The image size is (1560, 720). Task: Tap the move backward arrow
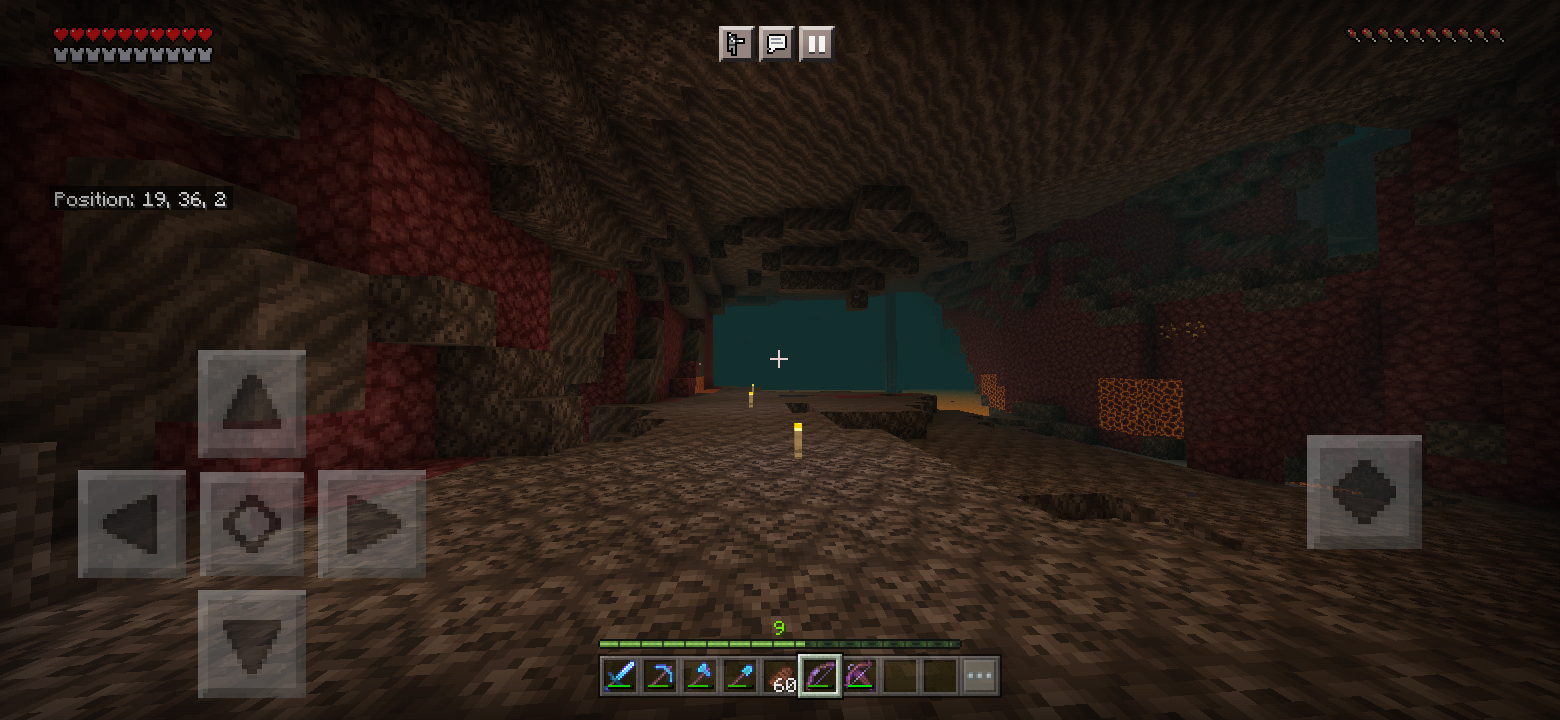point(252,643)
